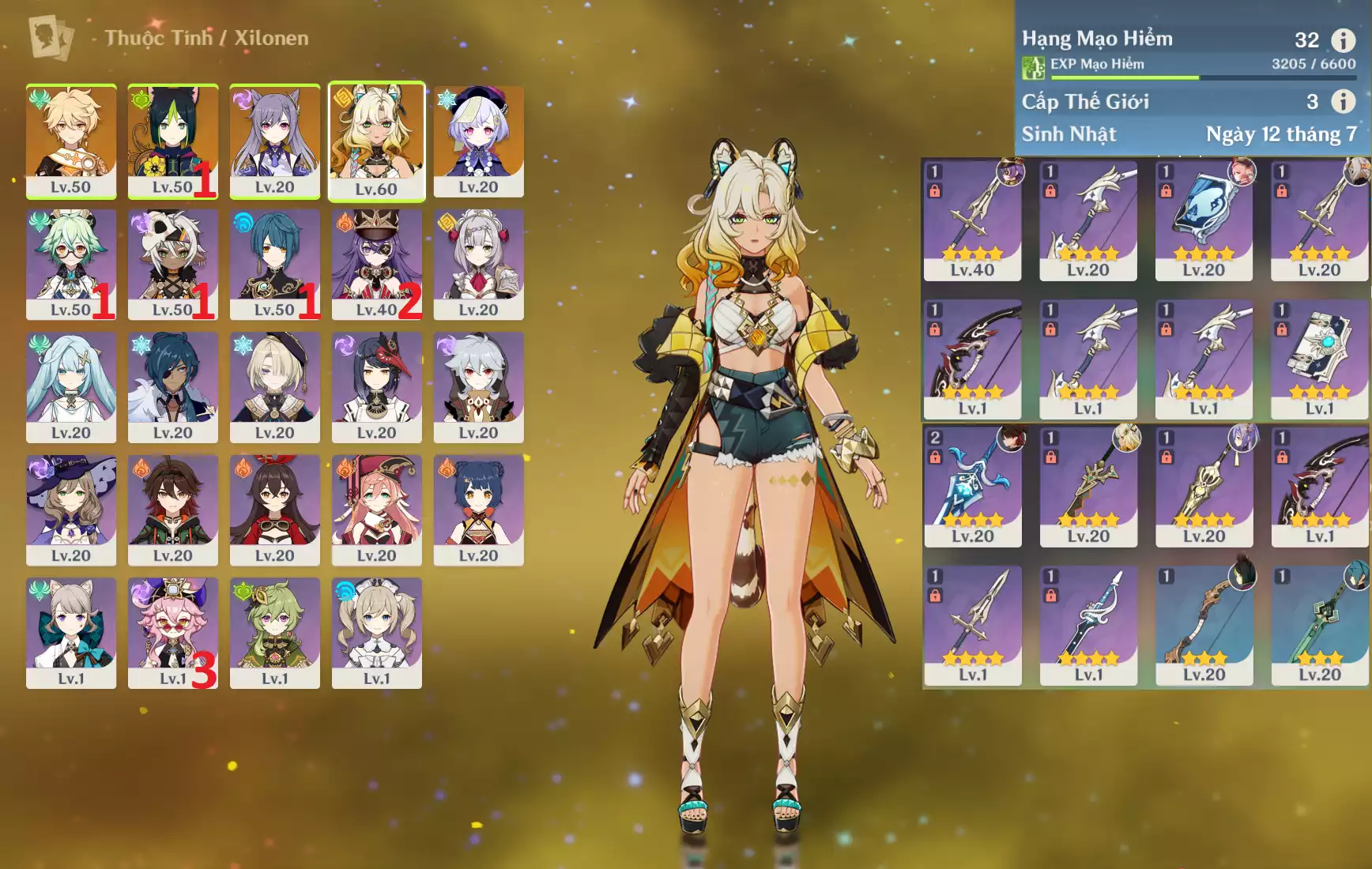The height and width of the screenshot is (869, 1372).
Task: Select the three-star green sword Lv.20
Action: [x=1319, y=624]
